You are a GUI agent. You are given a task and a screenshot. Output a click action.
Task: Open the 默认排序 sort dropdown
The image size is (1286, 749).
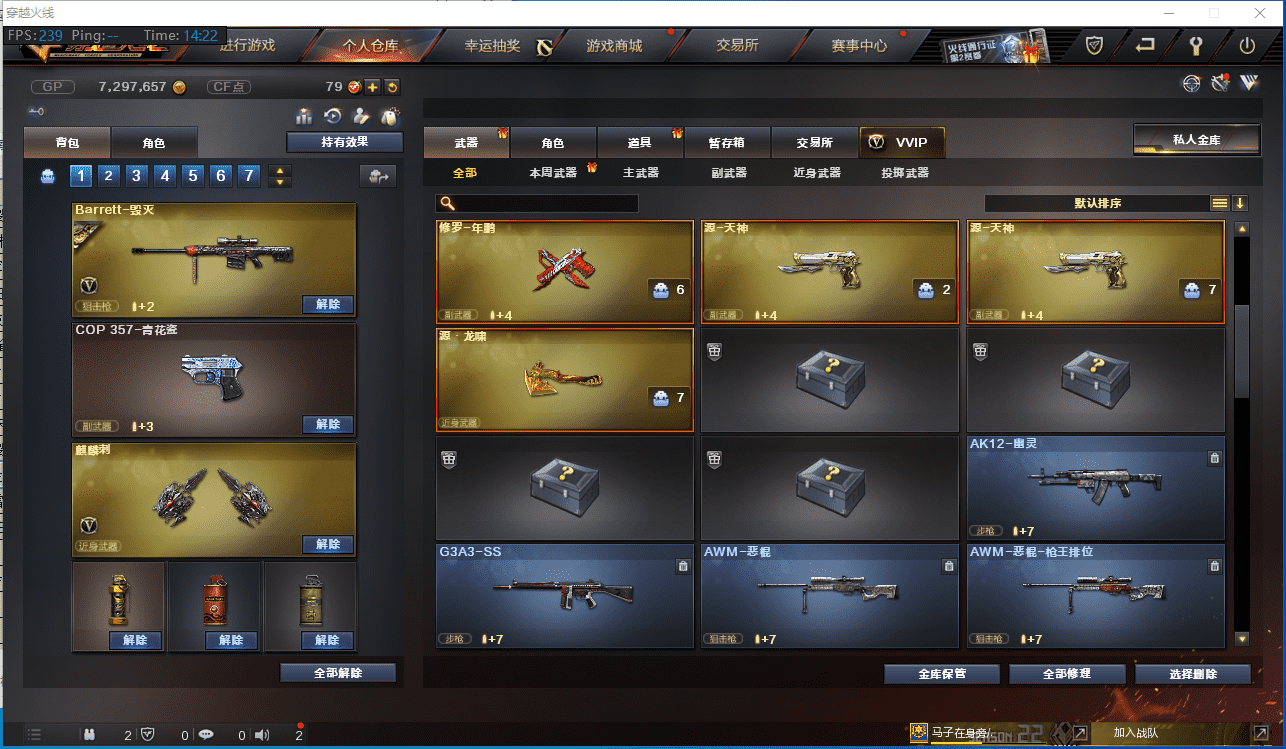click(x=1097, y=203)
